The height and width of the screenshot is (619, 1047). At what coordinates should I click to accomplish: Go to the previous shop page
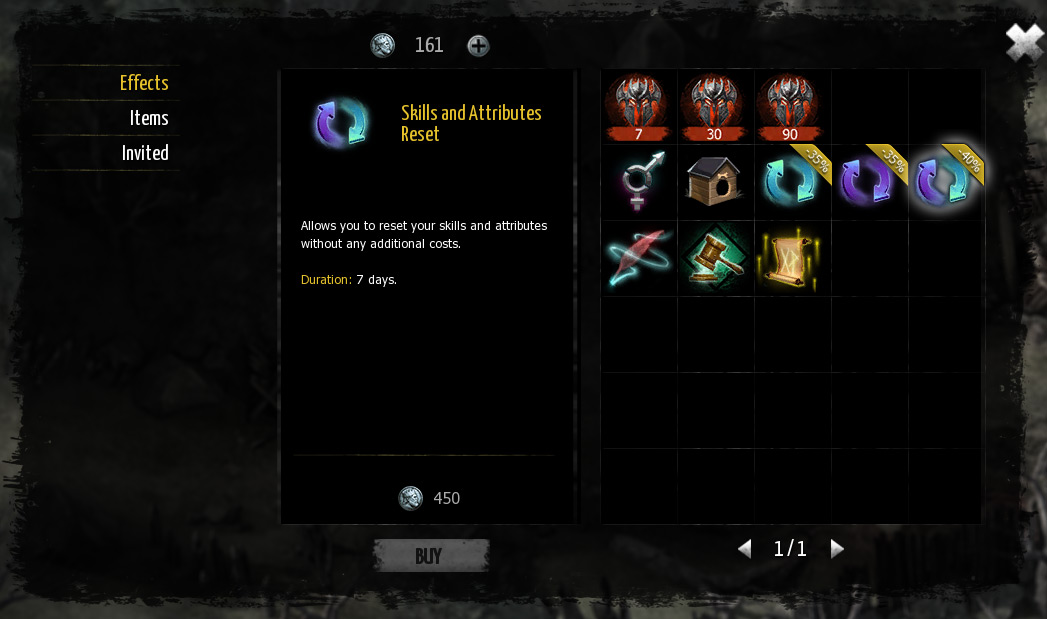744,548
